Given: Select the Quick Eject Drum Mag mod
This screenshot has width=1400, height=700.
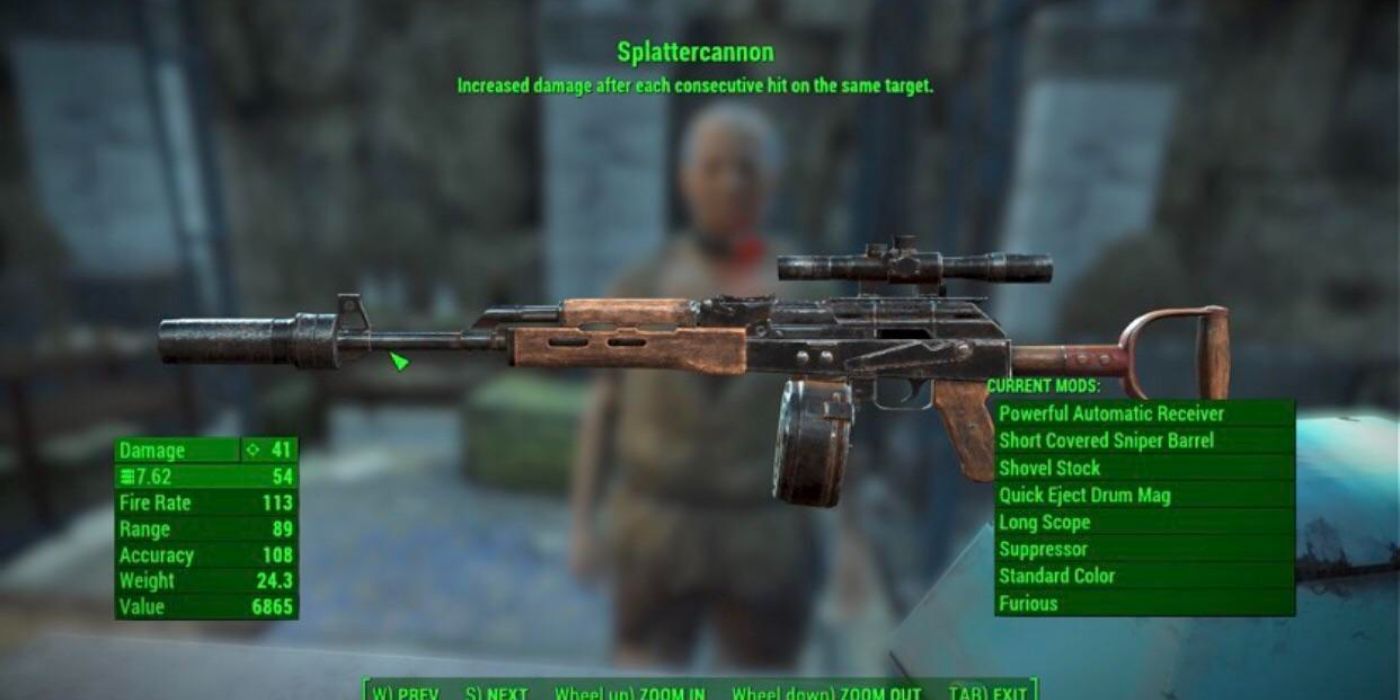Looking at the screenshot, I should (x=1144, y=495).
